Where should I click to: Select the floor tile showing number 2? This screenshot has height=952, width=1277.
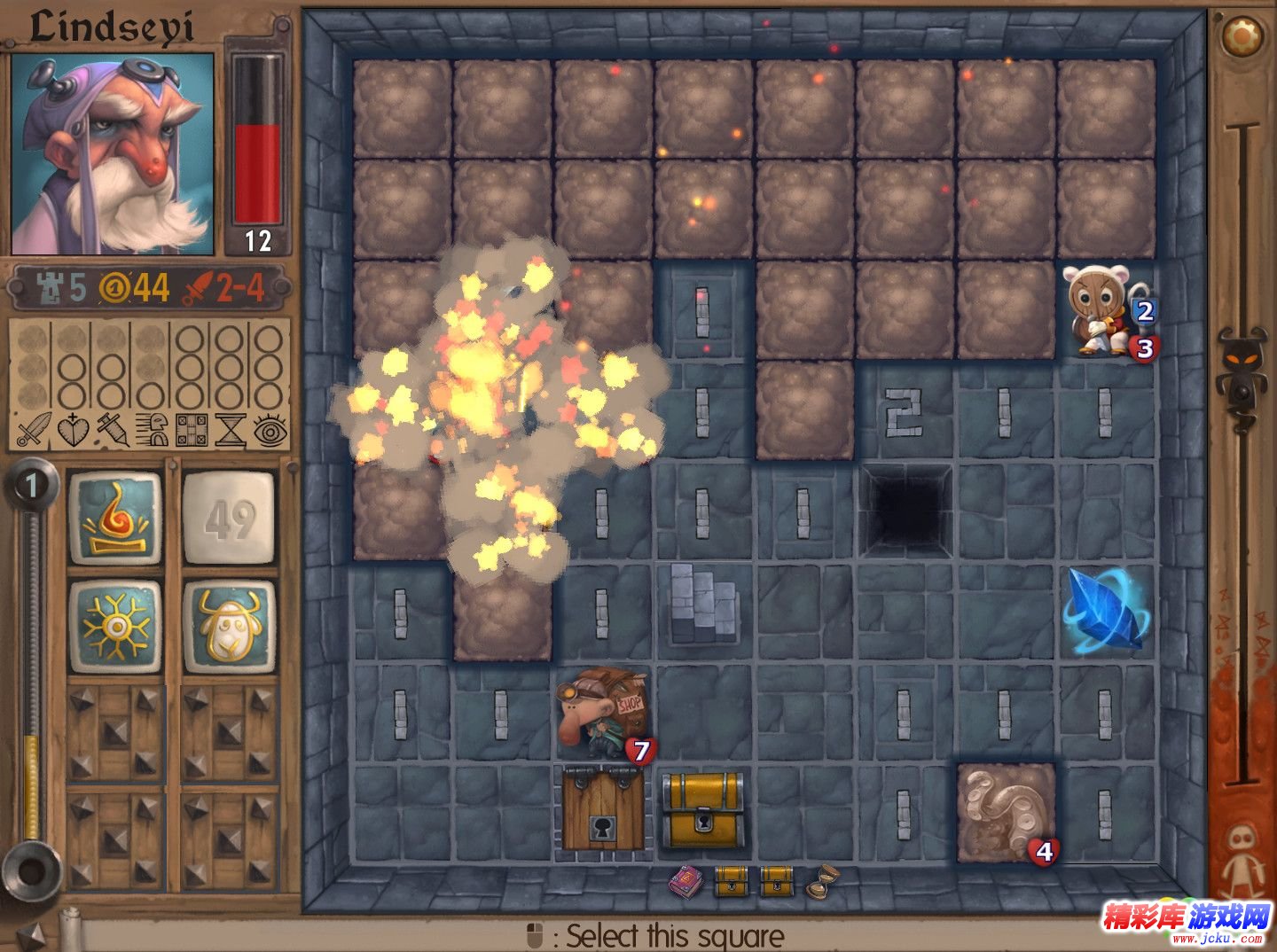click(905, 412)
